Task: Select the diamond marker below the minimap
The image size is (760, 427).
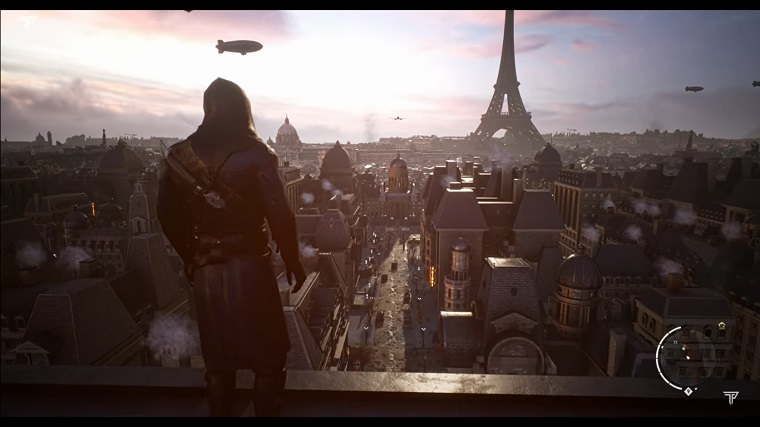Action: point(688,391)
